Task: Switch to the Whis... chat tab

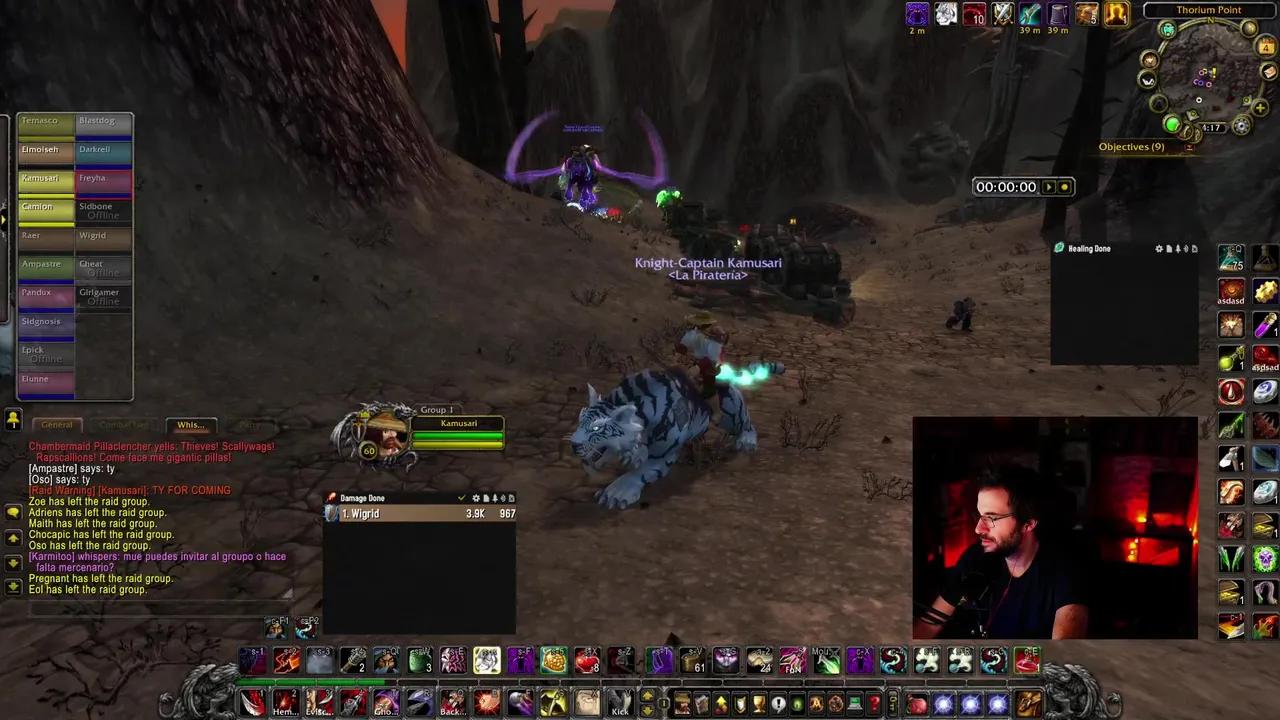Action: [190, 424]
